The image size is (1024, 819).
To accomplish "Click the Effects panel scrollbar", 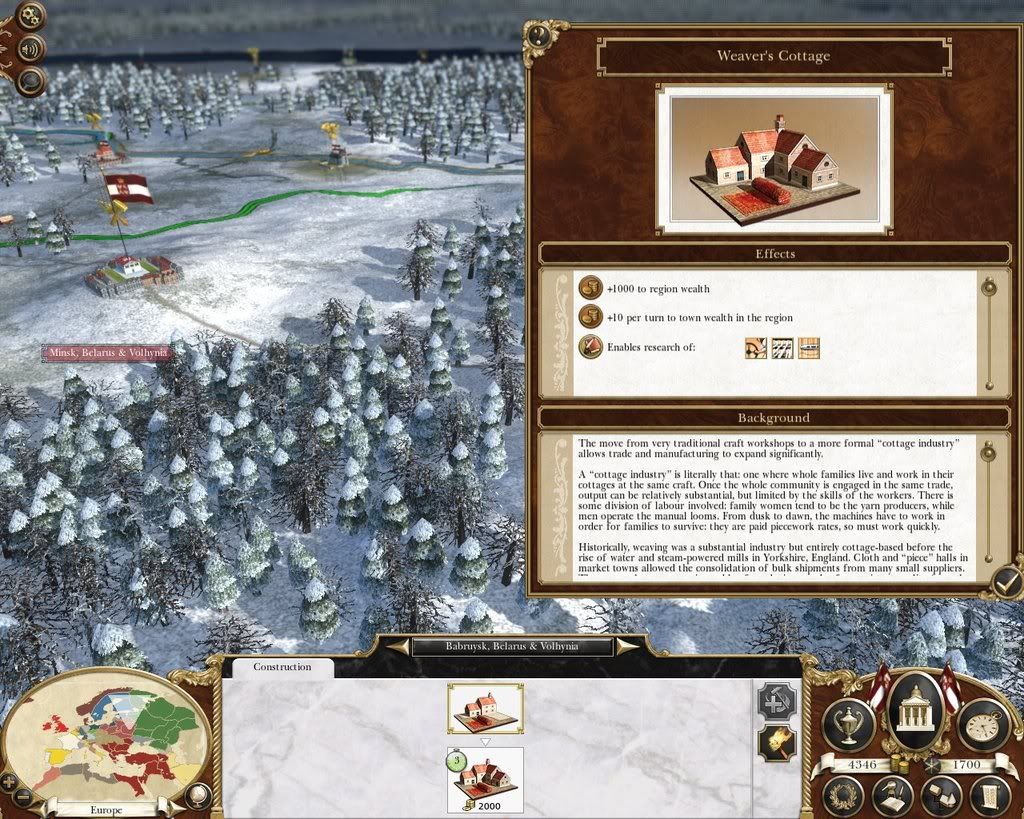I will pos(989,333).
